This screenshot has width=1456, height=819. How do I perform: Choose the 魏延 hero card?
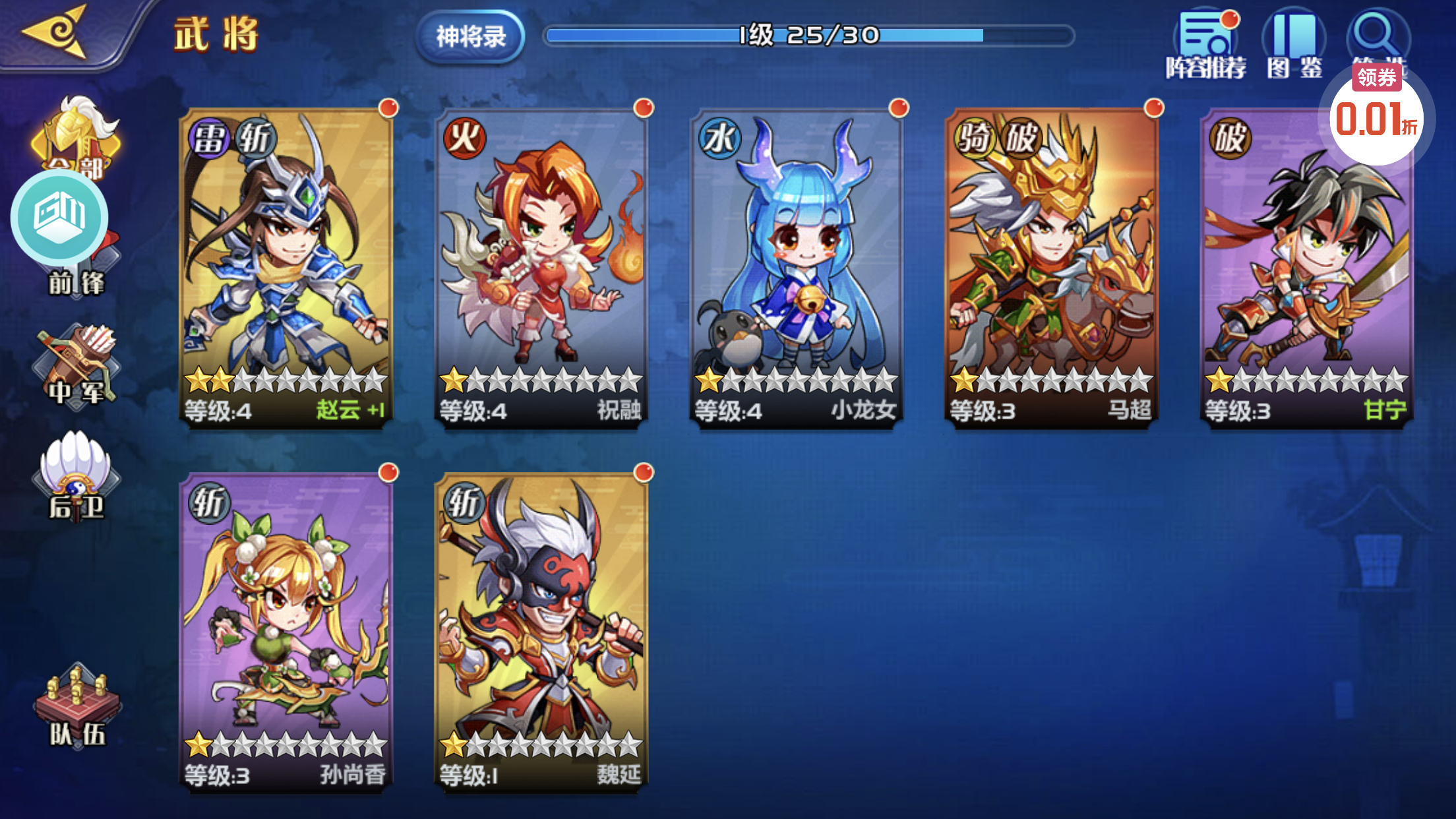[x=541, y=632]
